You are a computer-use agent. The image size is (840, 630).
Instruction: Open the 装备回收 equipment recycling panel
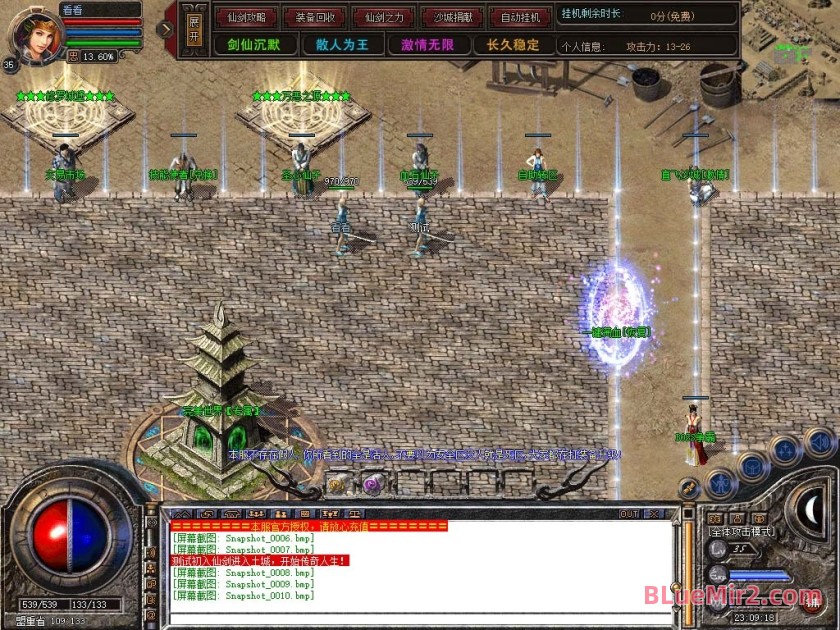coord(316,17)
